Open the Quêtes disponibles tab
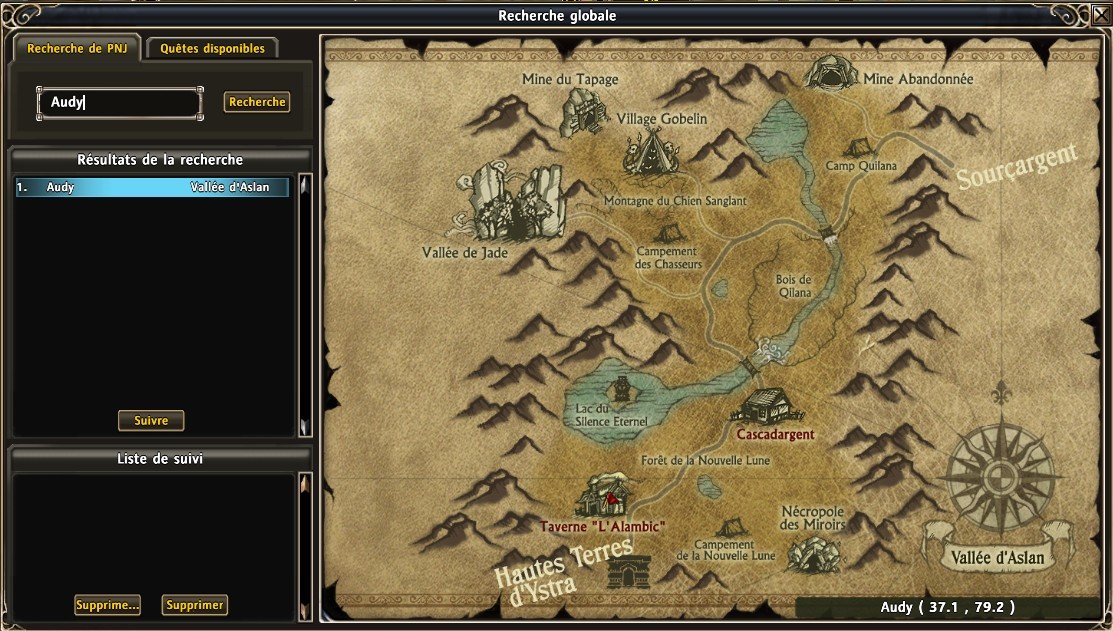Image resolution: width=1113 pixels, height=631 pixels. [x=212, y=48]
